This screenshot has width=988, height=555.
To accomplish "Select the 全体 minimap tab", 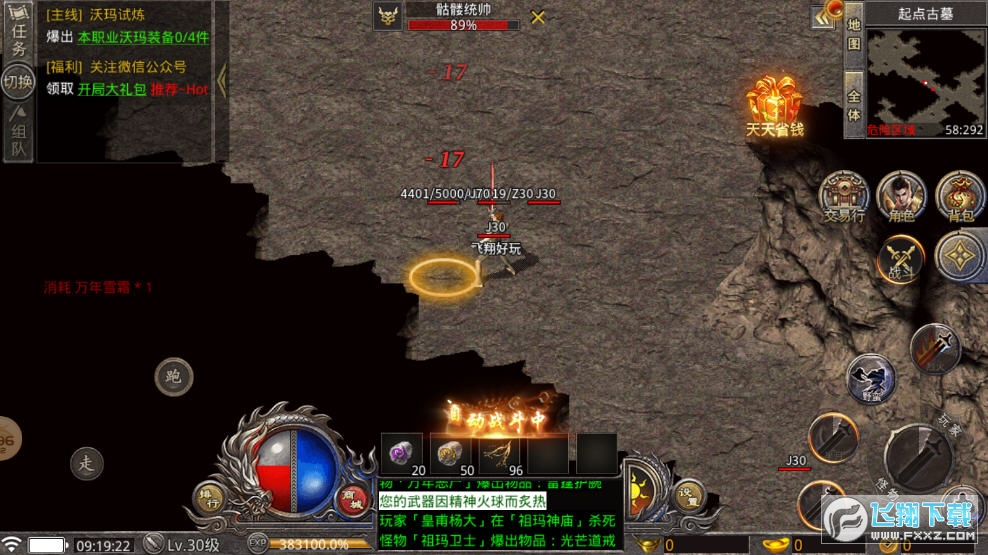I will (x=853, y=106).
